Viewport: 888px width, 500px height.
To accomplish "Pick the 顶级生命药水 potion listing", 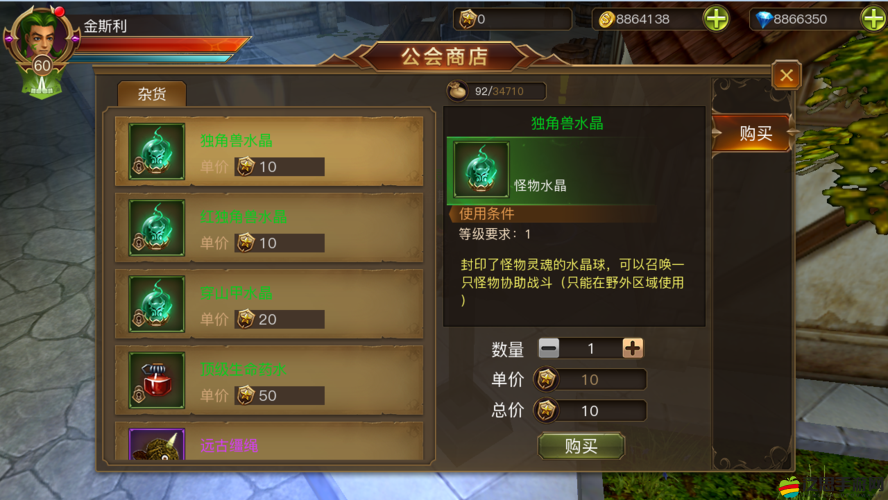I will coord(268,380).
